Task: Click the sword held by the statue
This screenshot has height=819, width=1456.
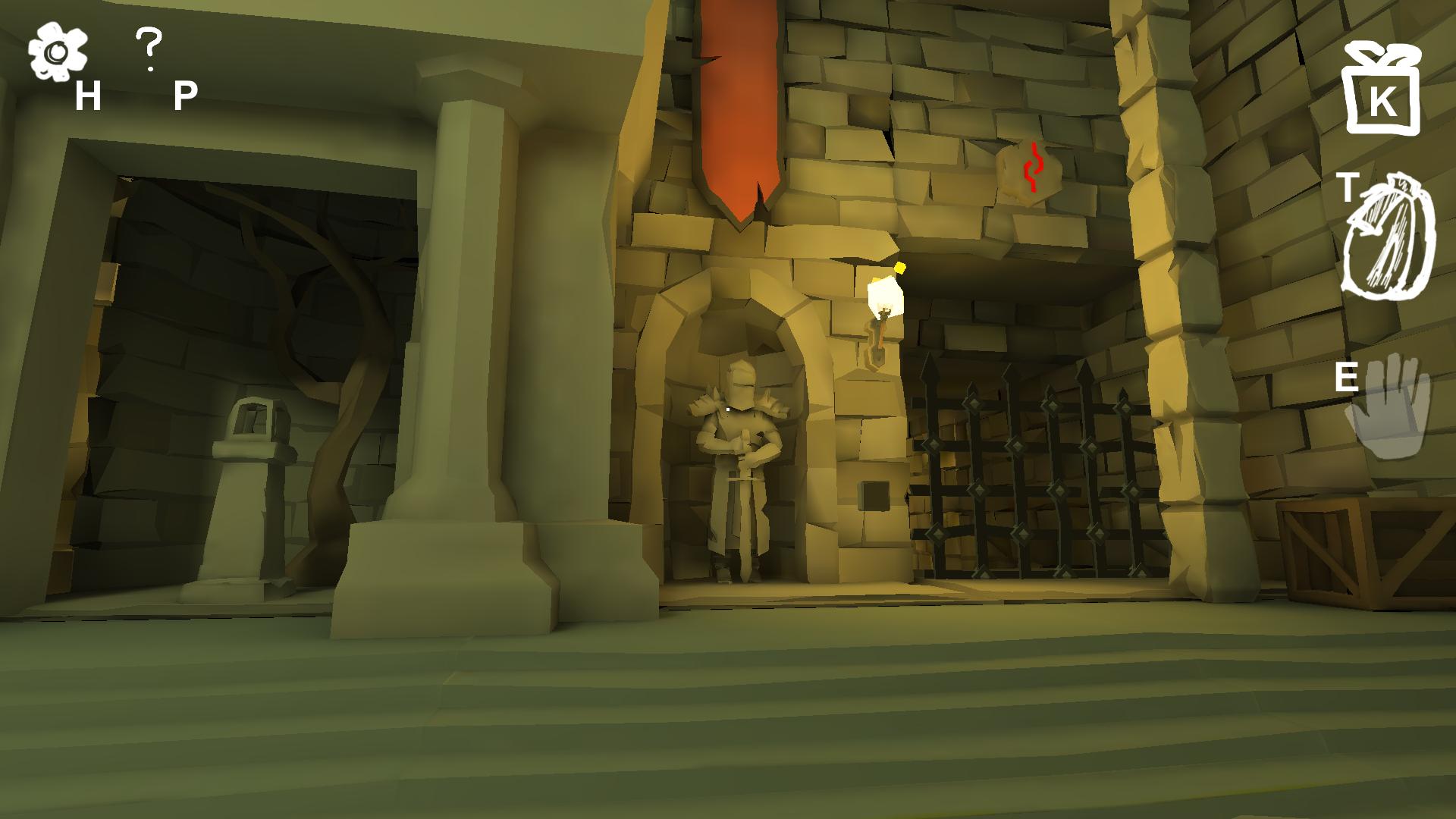Action: 747,516
